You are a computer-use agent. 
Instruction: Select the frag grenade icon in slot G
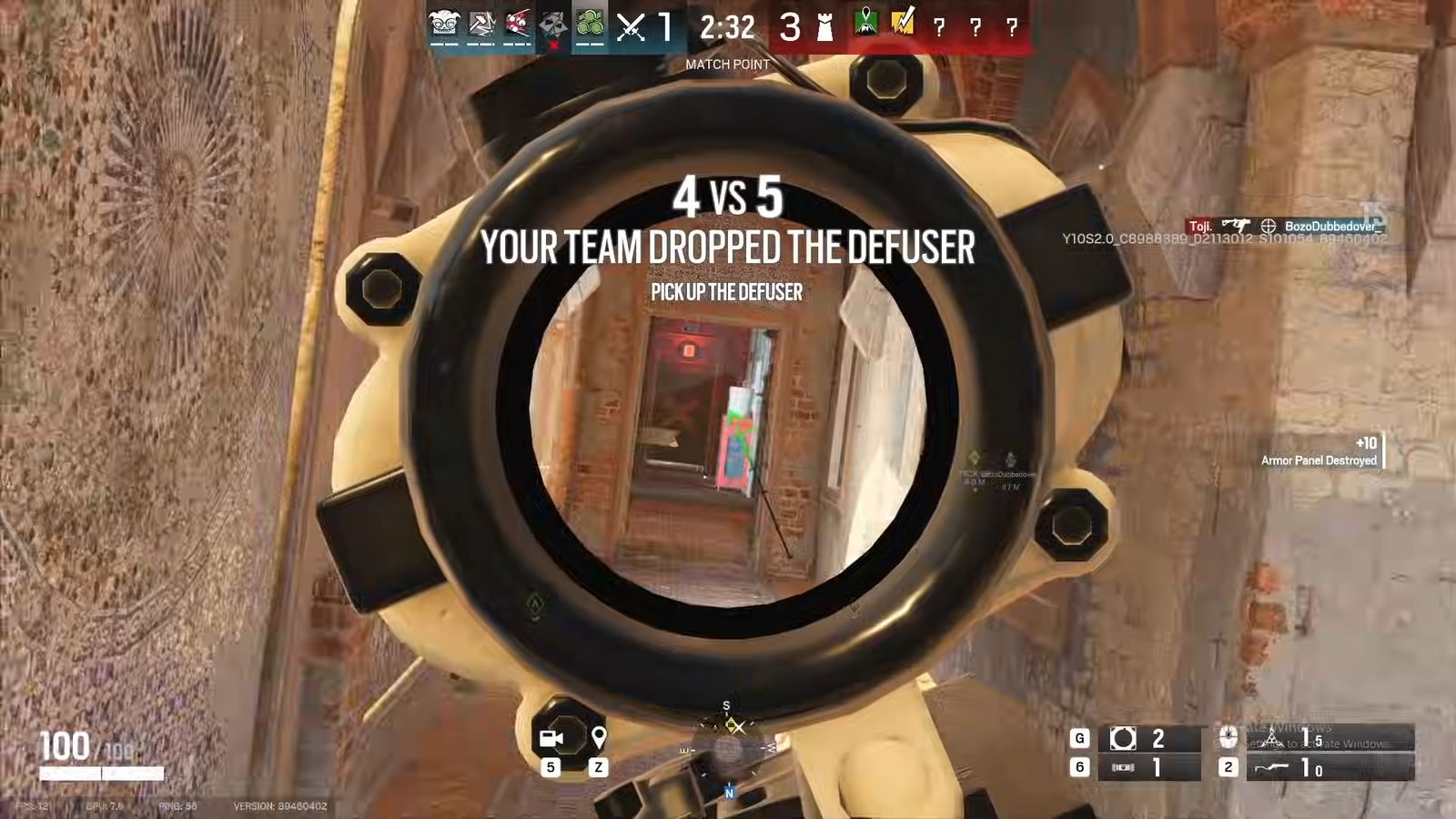pos(1125,739)
